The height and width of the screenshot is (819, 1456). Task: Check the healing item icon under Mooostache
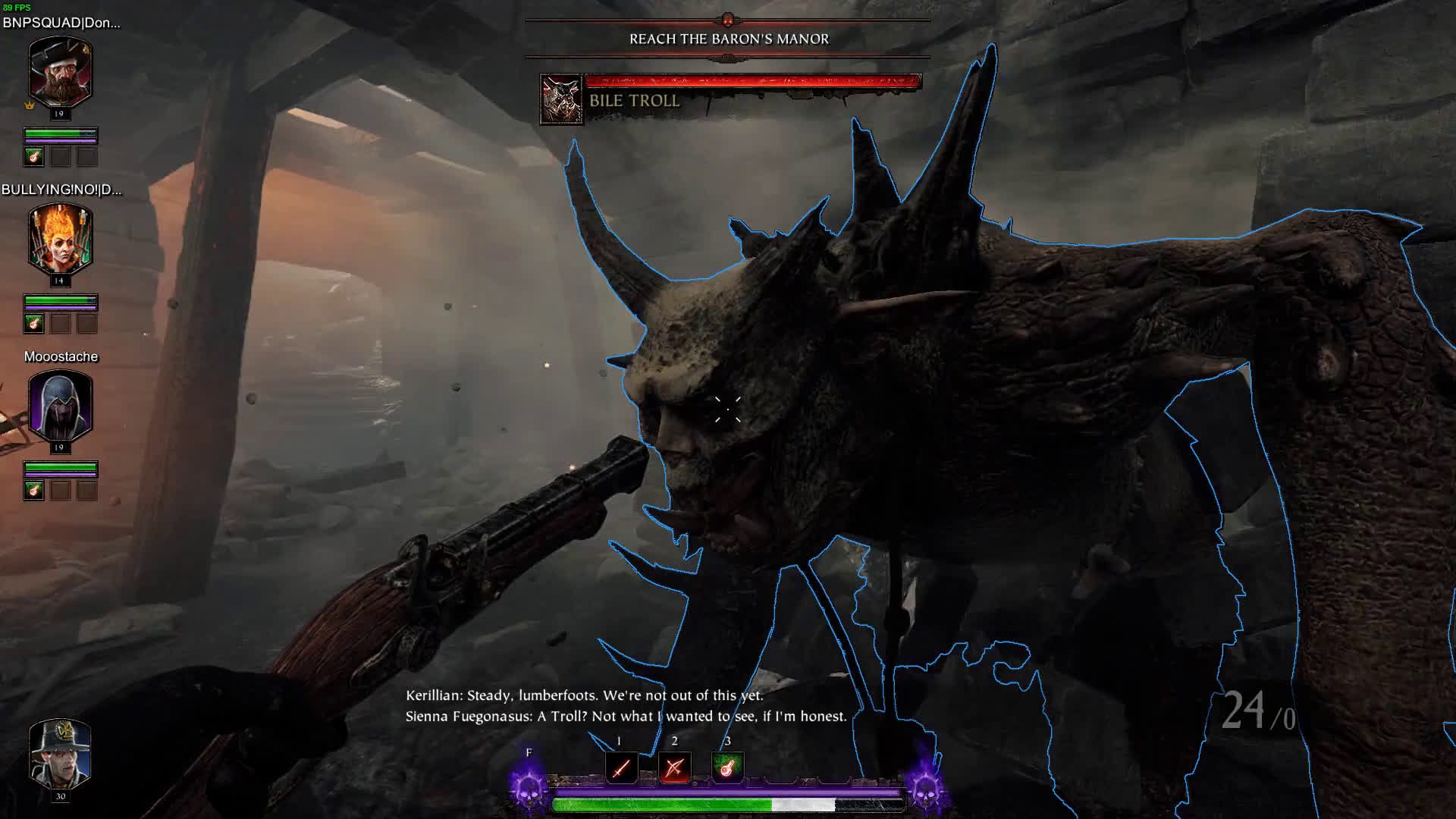pos(33,491)
